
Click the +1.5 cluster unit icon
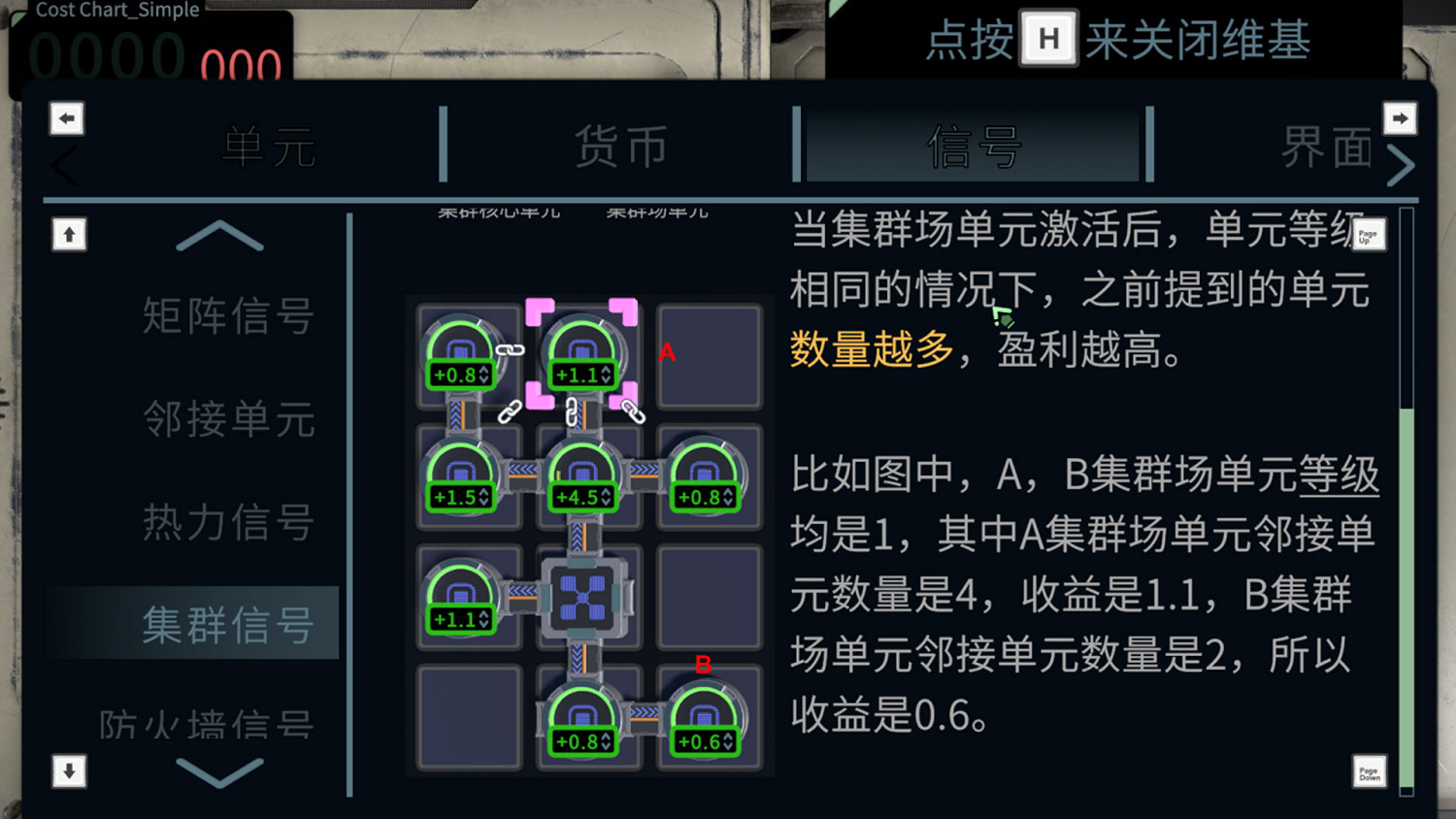pyautogui.click(x=461, y=474)
